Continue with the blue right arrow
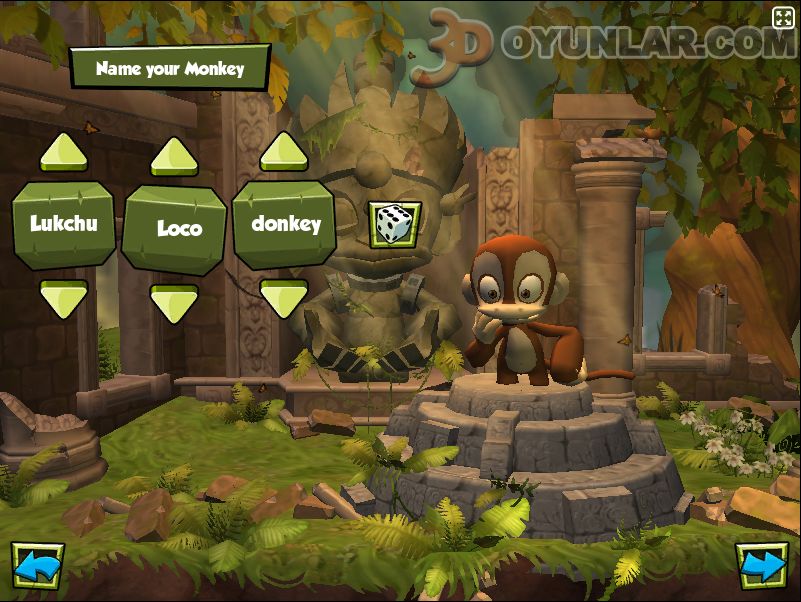The height and width of the screenshot is (602, 801). (762, 566)
